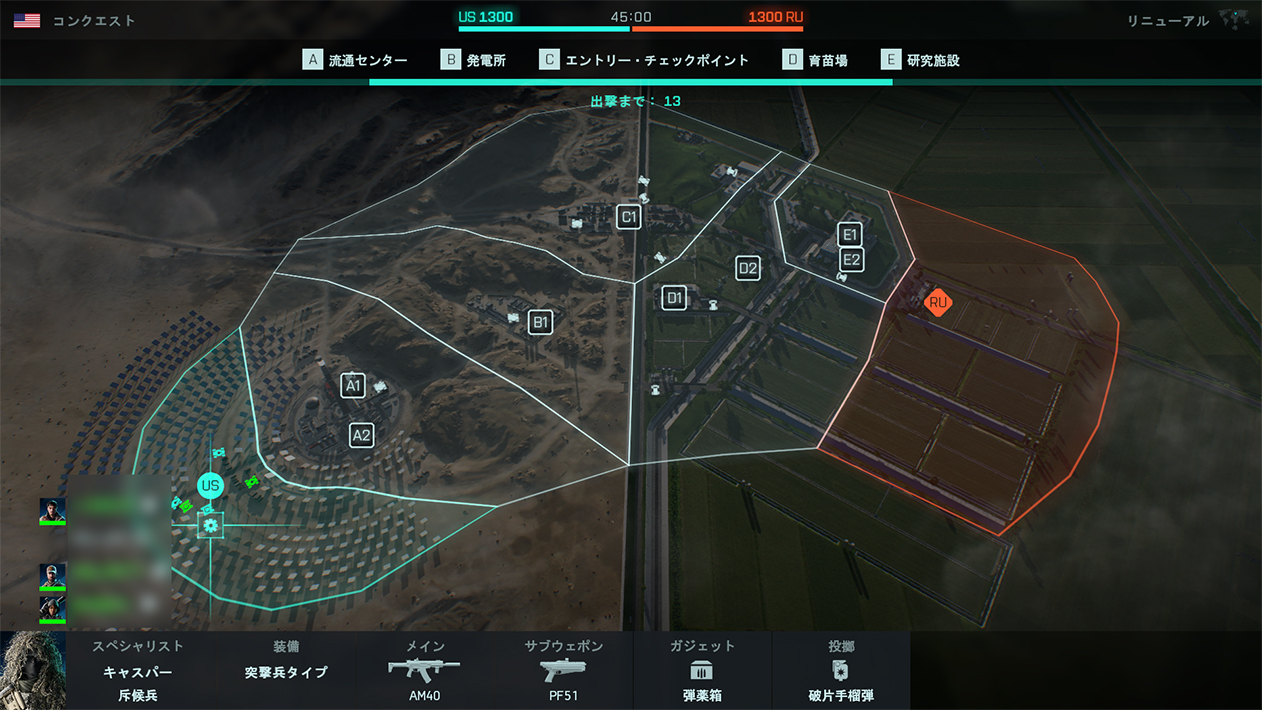The image size is (1262, 710).
Task: Pick the D1 objective on the map
Action: point(674,297)
